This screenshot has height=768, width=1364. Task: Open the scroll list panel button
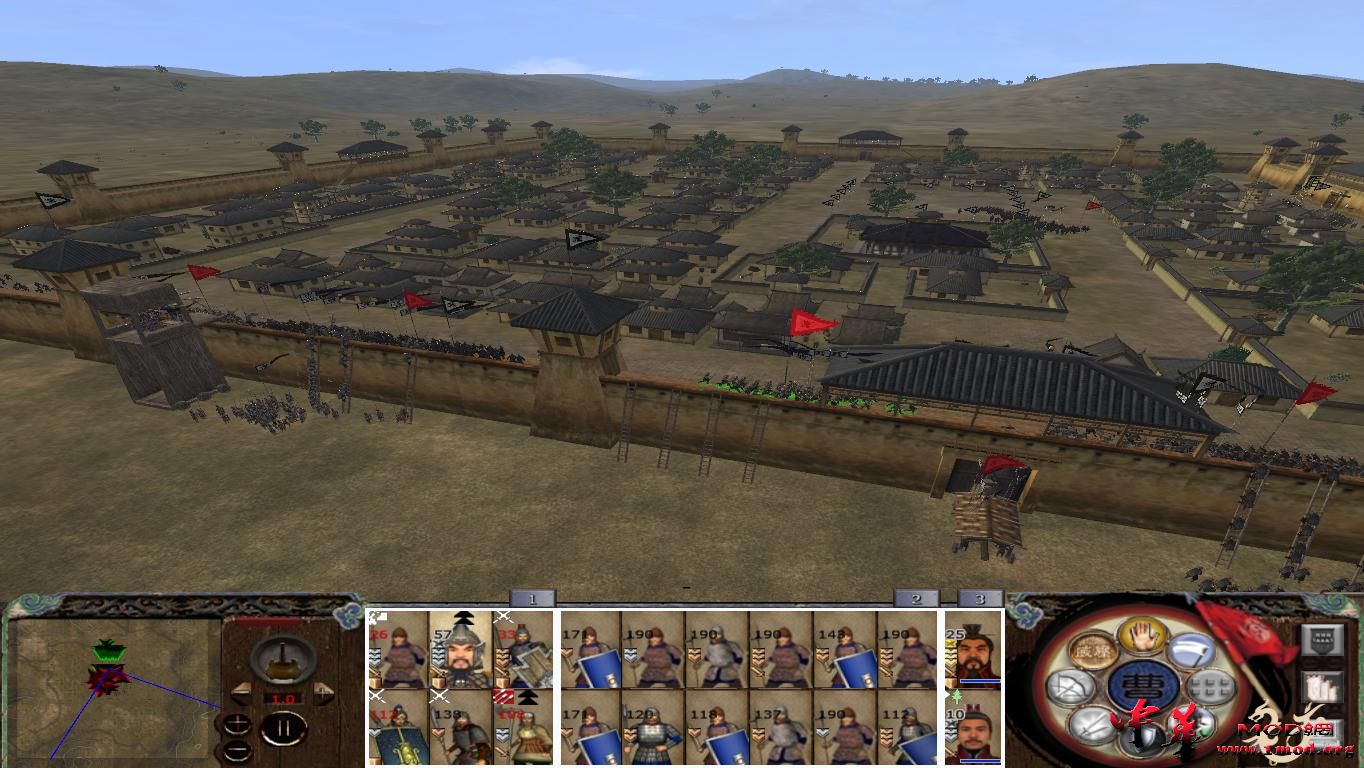pyautogui.click(x=1322, y=689)
